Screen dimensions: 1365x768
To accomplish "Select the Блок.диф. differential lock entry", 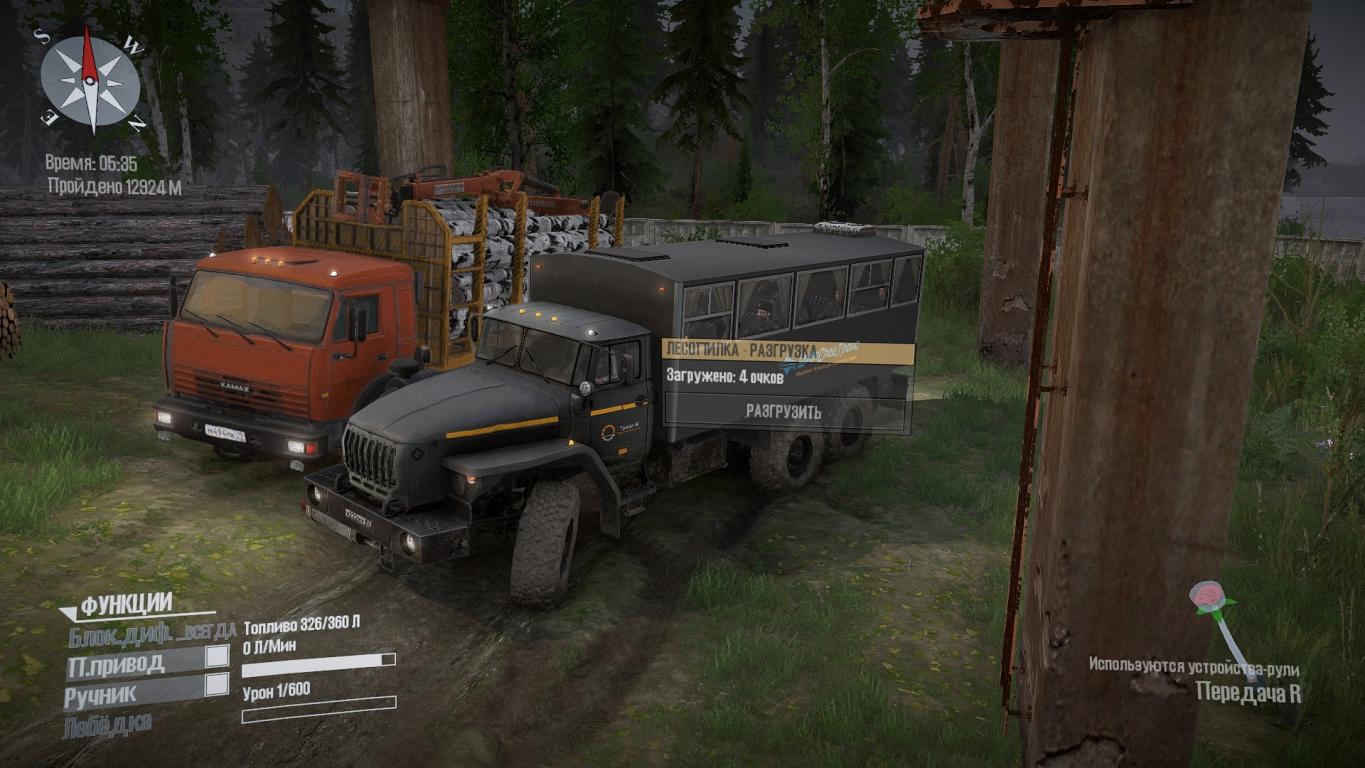I will click(152, 631).
